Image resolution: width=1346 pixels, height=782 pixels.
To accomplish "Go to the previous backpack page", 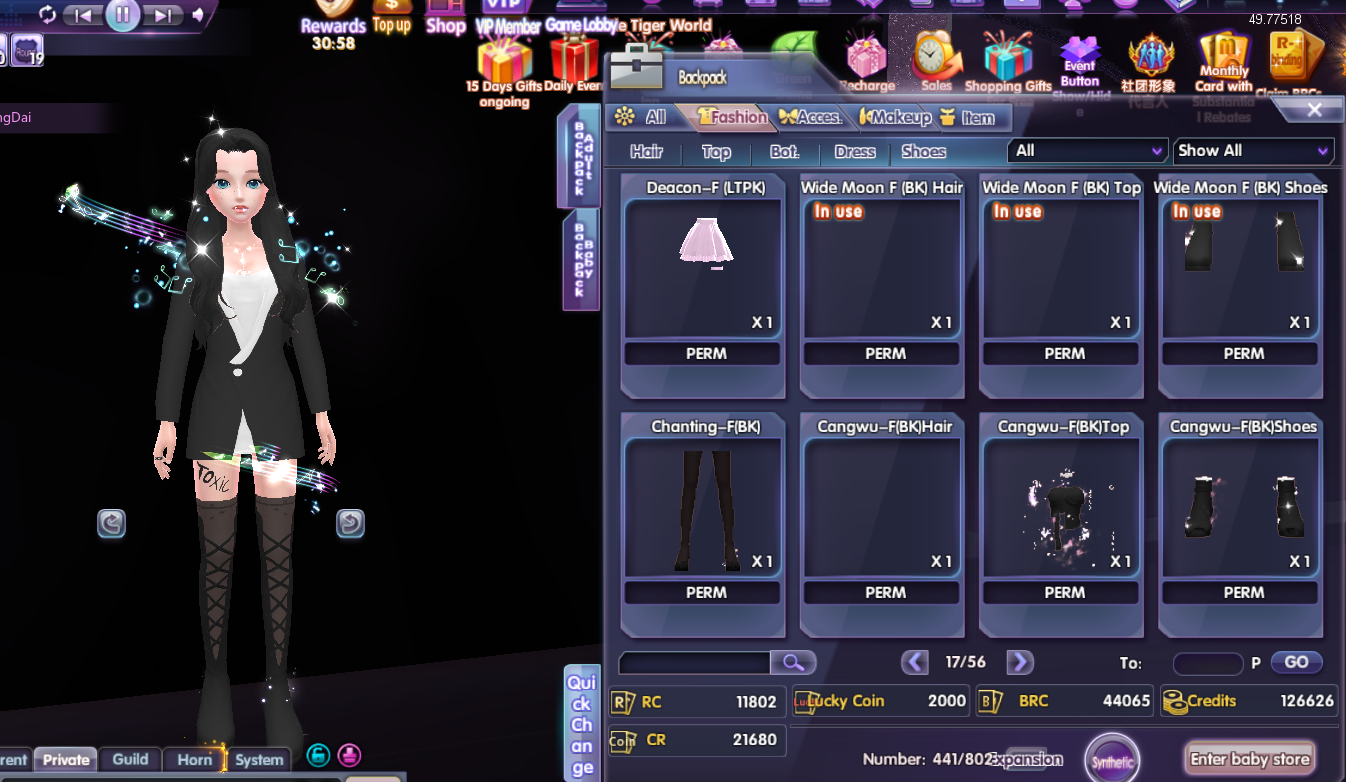I will 914,662.
